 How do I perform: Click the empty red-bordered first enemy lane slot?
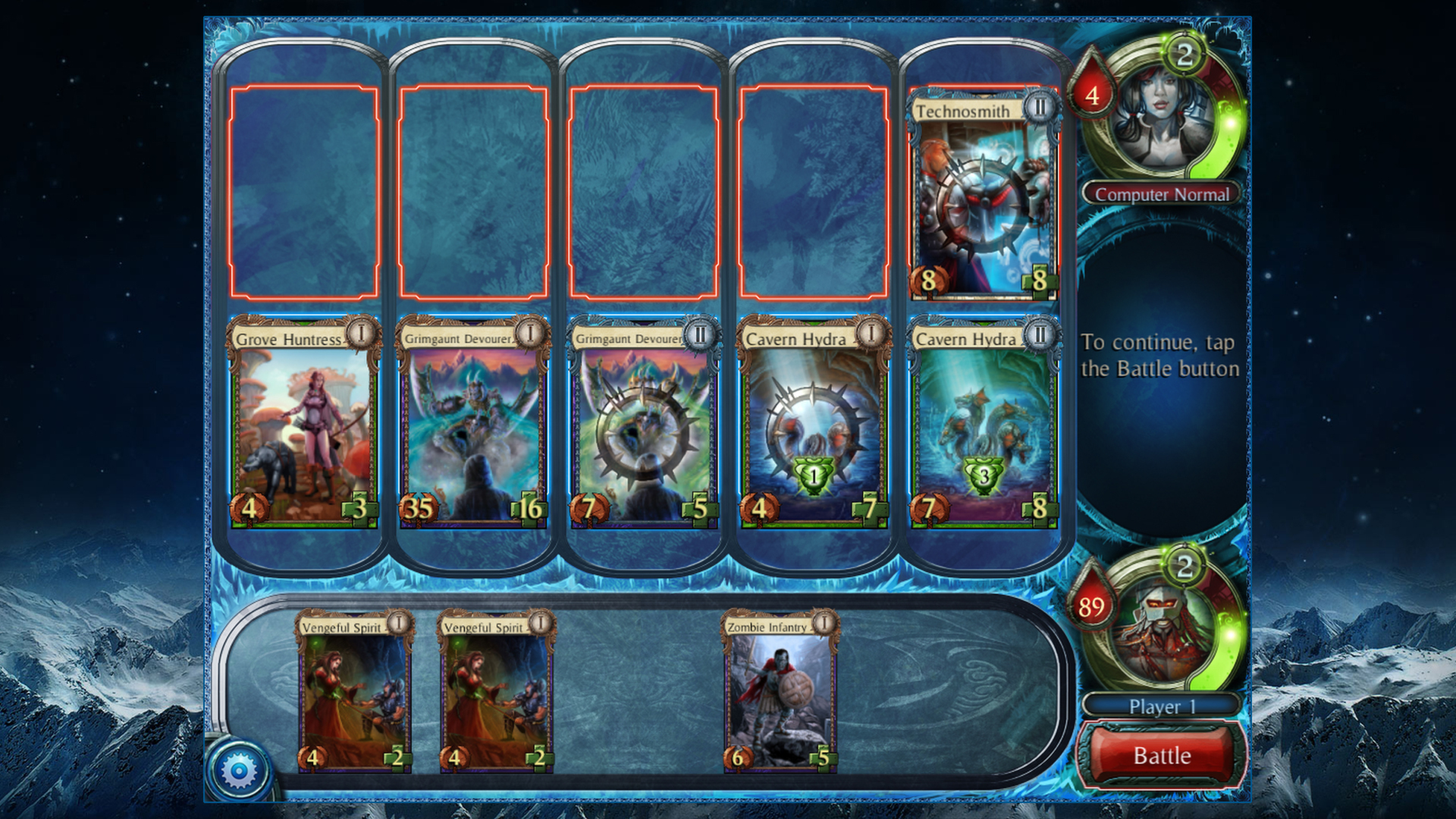tap(304, 192)
